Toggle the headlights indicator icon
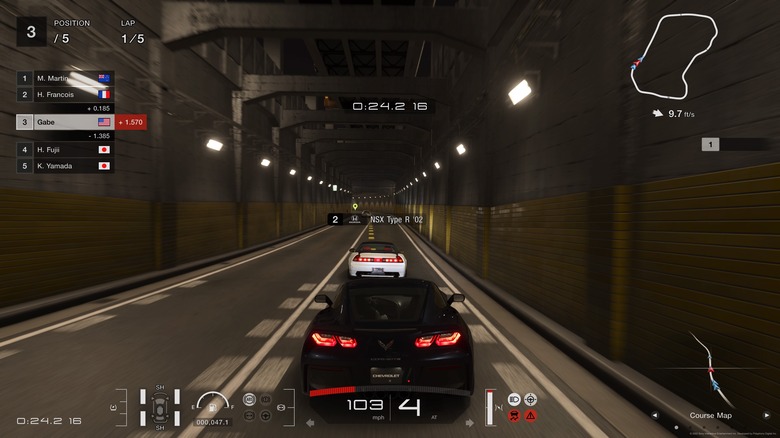 tap(514, 399)
